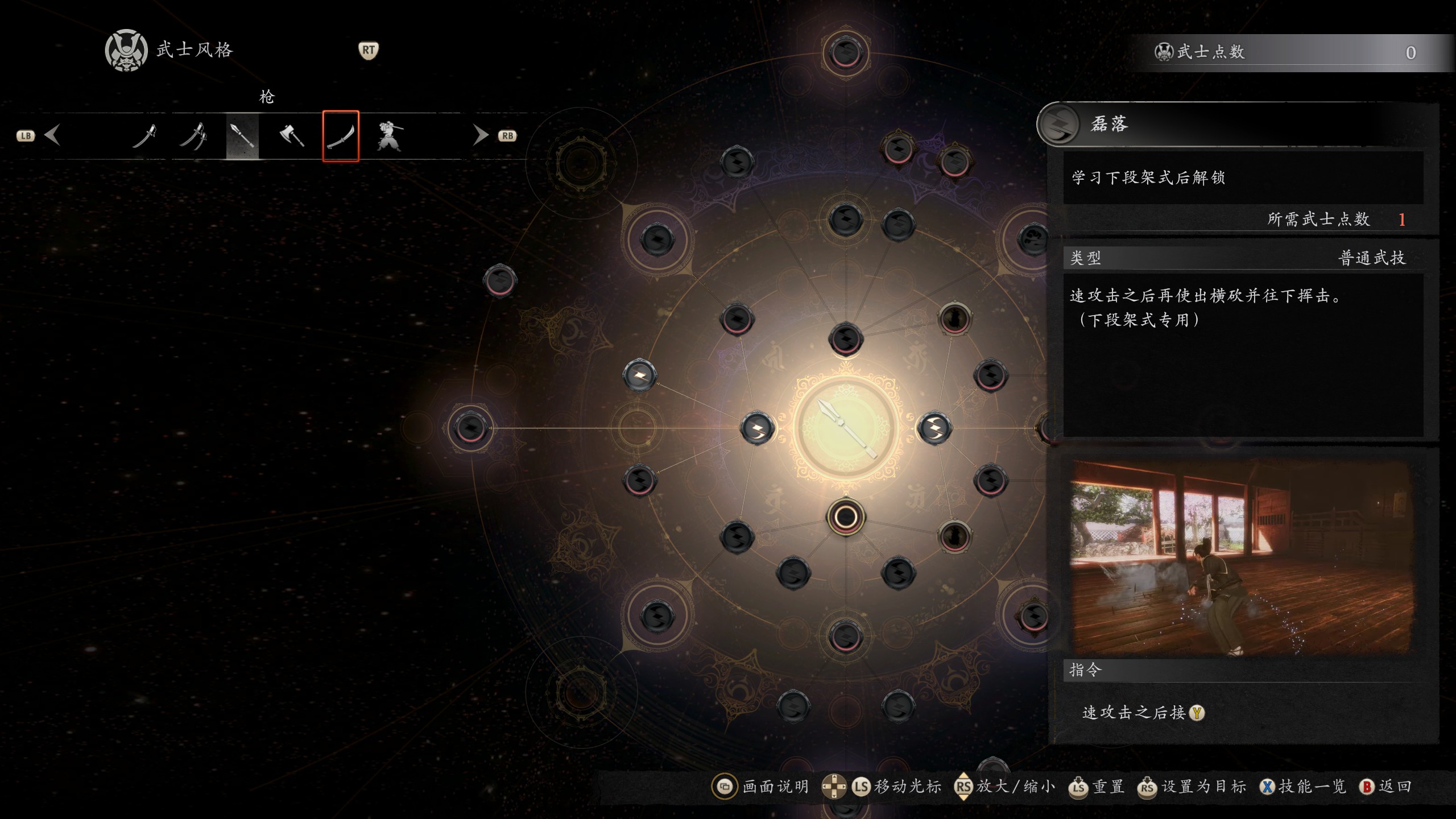
Task: Select the single katana weapon tab
Action: click(x=144, y=136)
